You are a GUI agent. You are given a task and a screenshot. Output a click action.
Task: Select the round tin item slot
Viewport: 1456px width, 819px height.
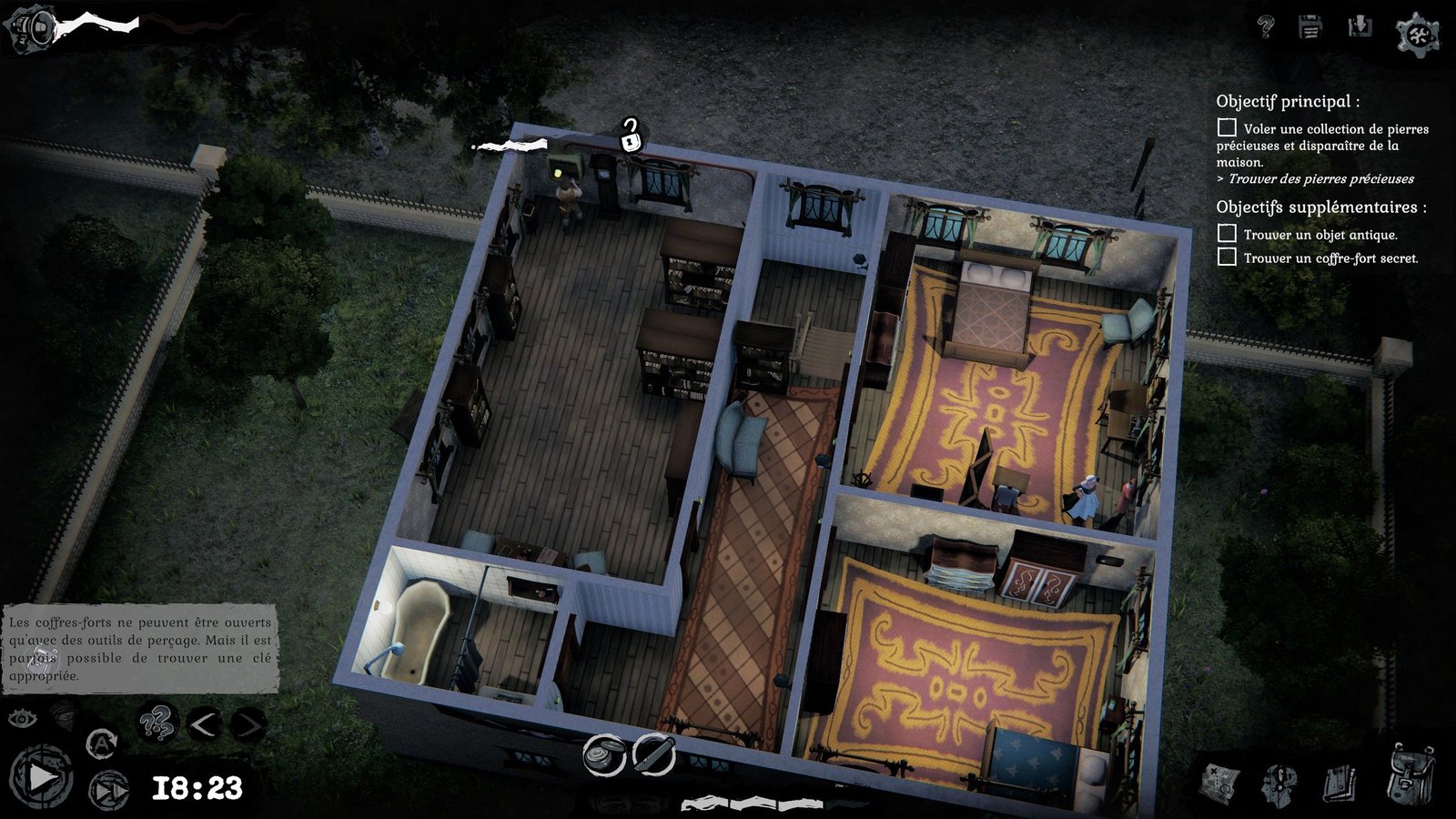(603, 755)
